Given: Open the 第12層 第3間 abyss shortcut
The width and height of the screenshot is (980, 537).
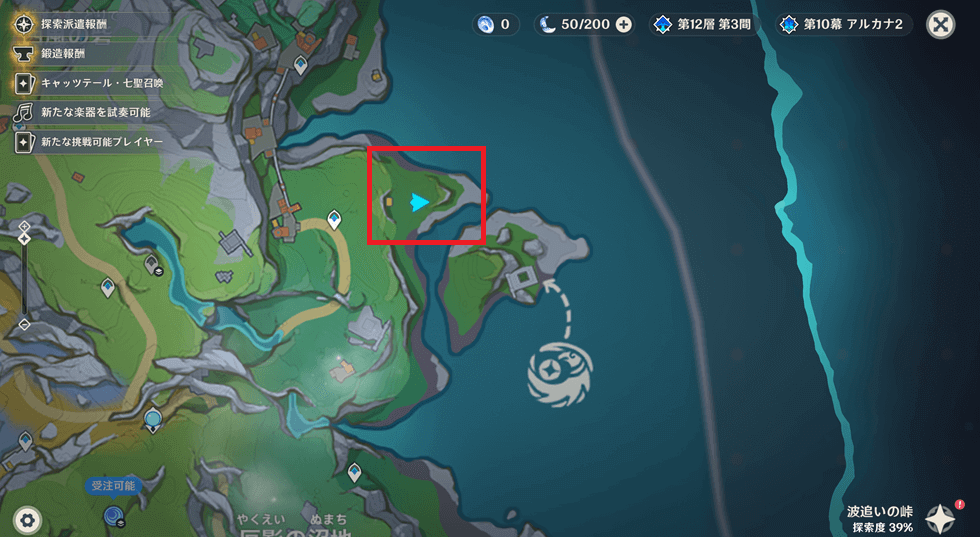Looking at the screenshot, I should 708,24.
